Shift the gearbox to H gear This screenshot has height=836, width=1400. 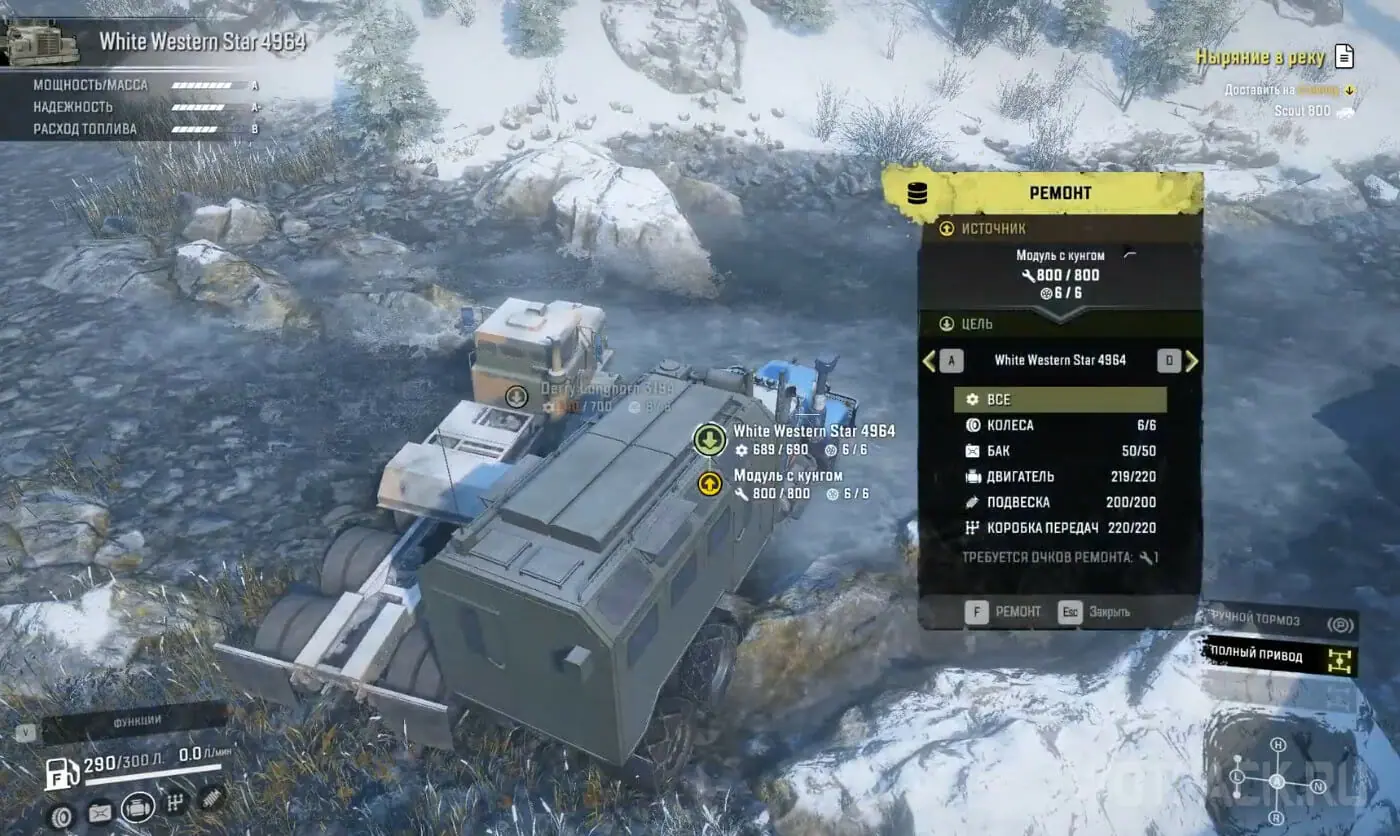click(x=1277, y=745)
